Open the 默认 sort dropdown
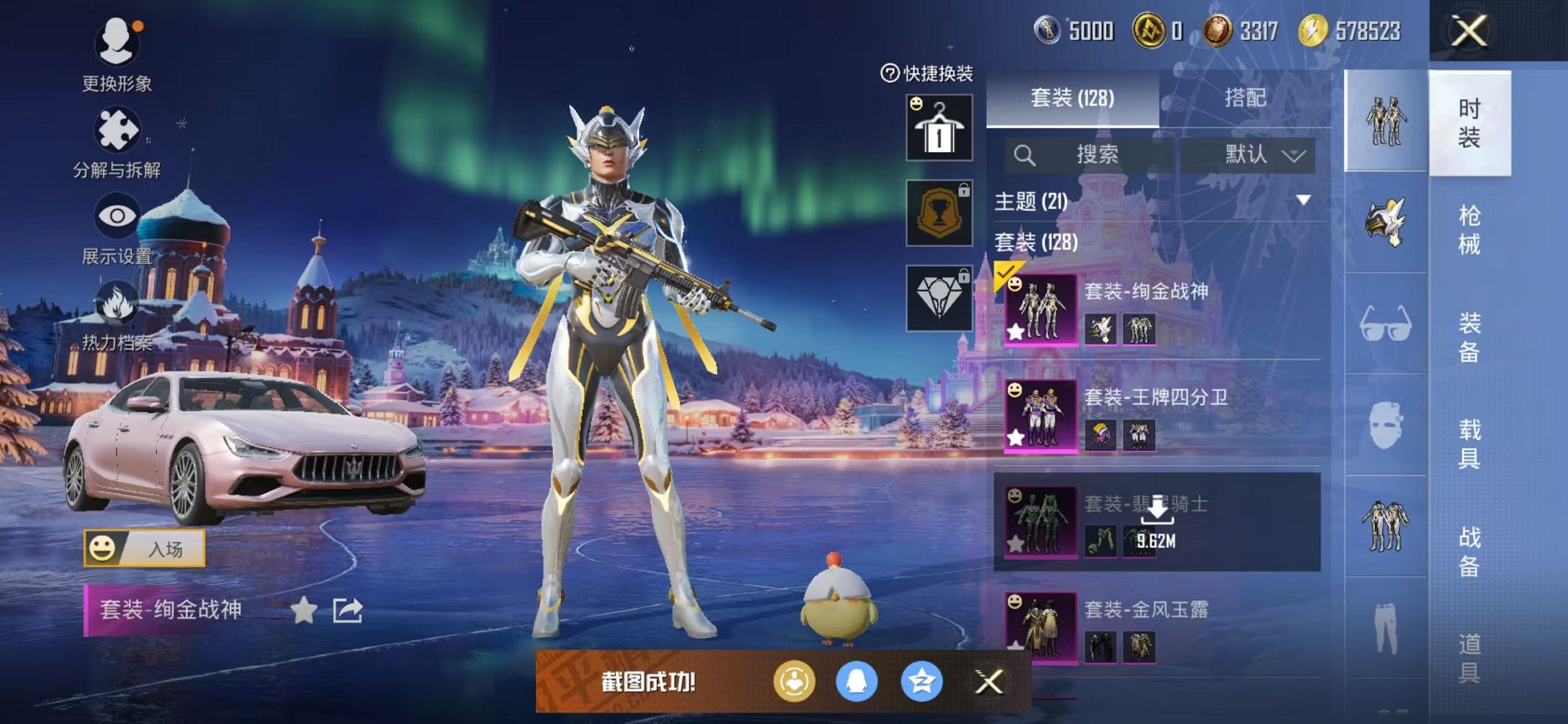This screenshot has width=1568, height=724. click(x=1264, y=154)
